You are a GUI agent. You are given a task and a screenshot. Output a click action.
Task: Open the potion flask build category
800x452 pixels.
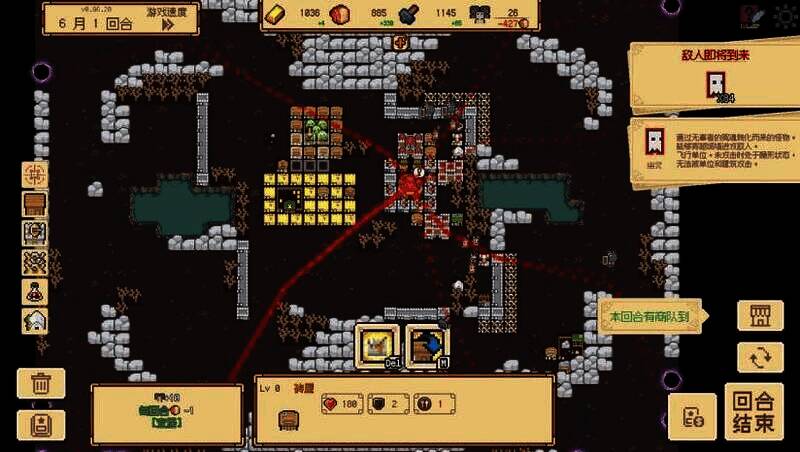pyautogui.click(x=36, y=292)
